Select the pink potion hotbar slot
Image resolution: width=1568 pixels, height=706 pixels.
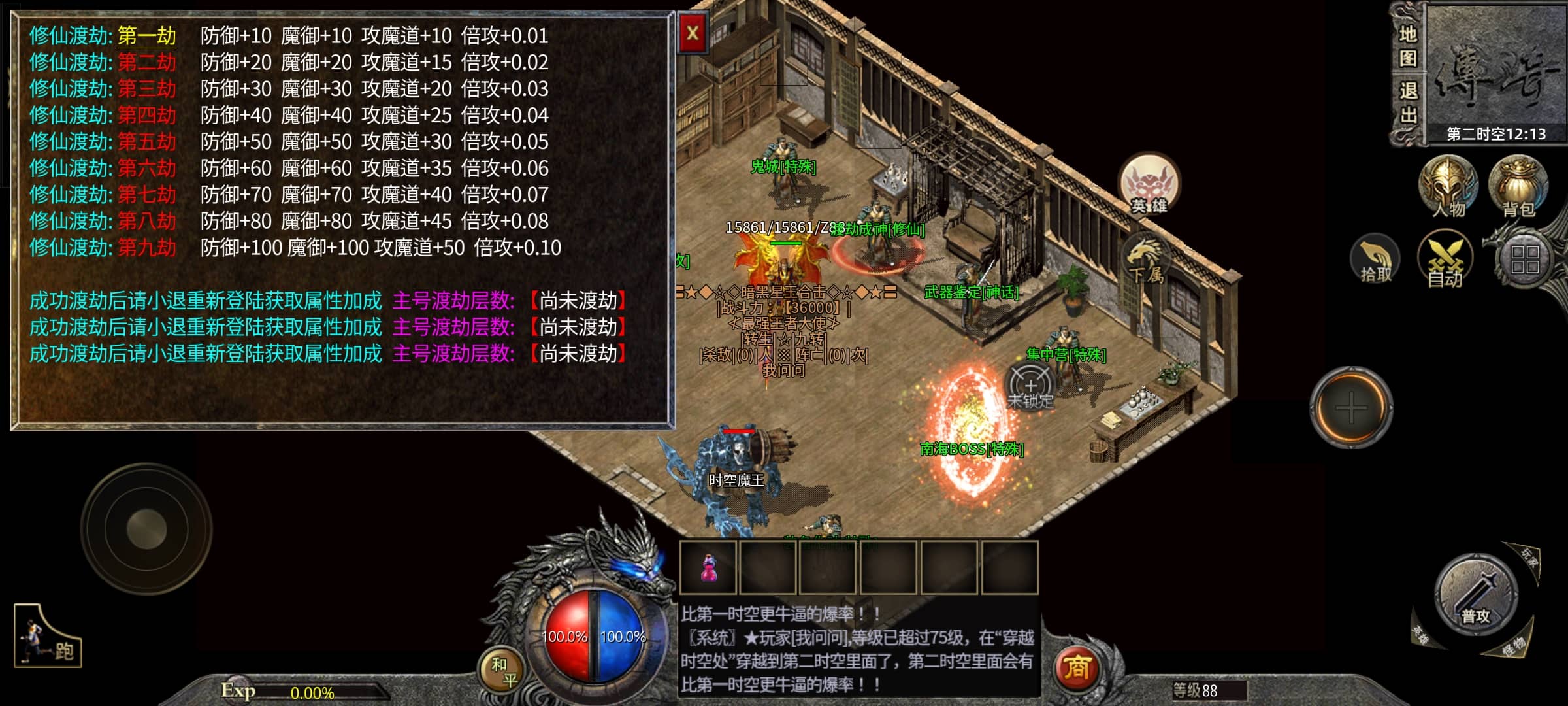coord(708,567)
